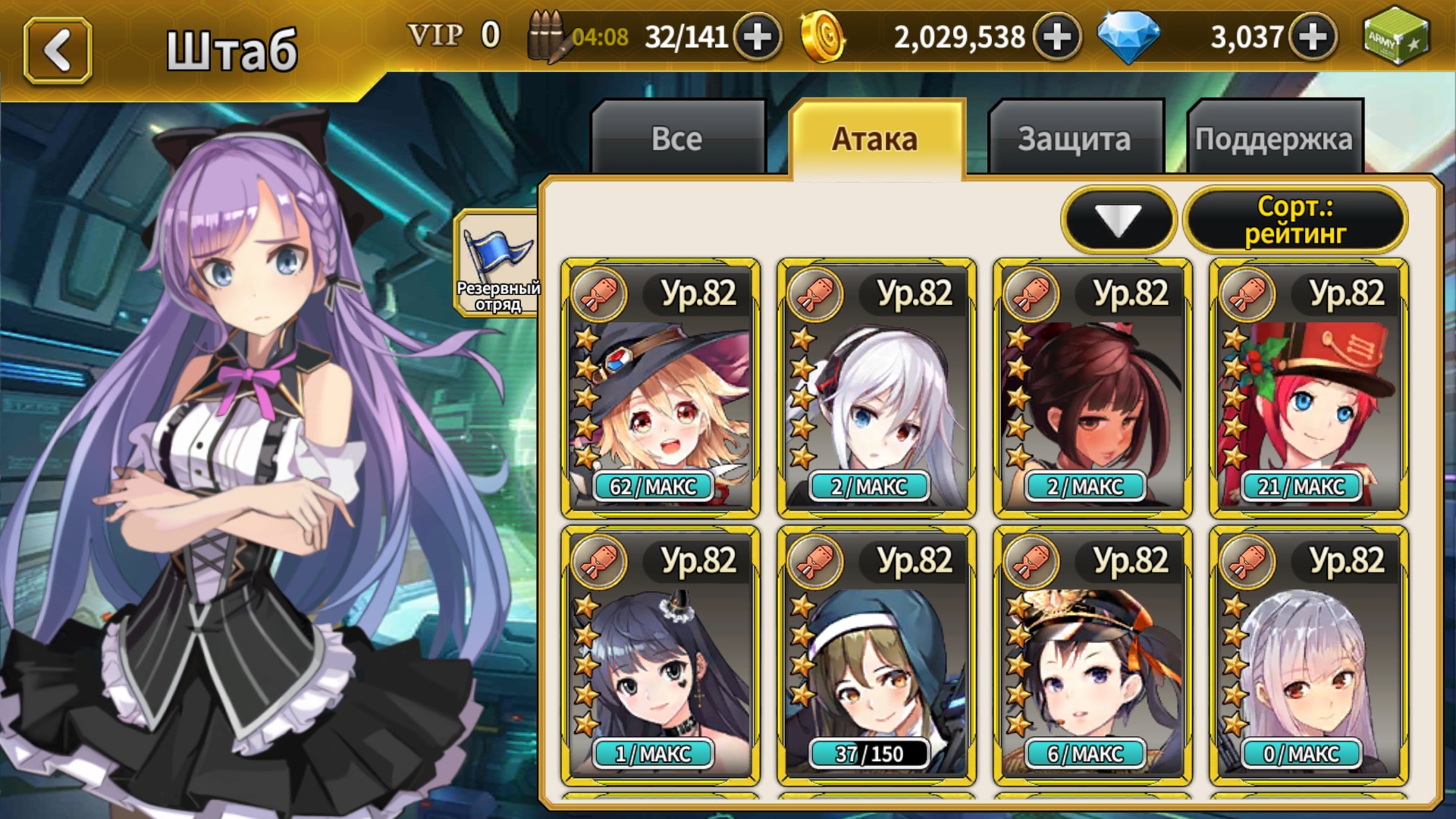Open the green Army crate icon
This screenshot has height=819, width=1456.
(x=1395, y=36)
